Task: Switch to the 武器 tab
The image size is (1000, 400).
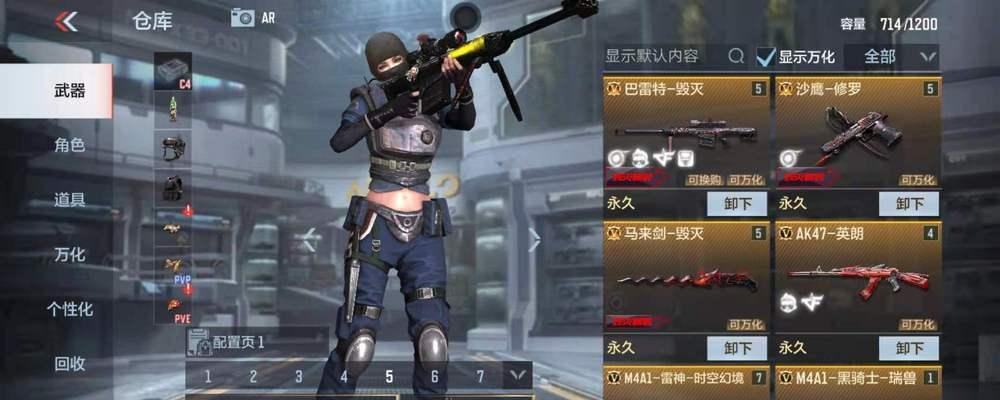Action: (x=69, y=91)
